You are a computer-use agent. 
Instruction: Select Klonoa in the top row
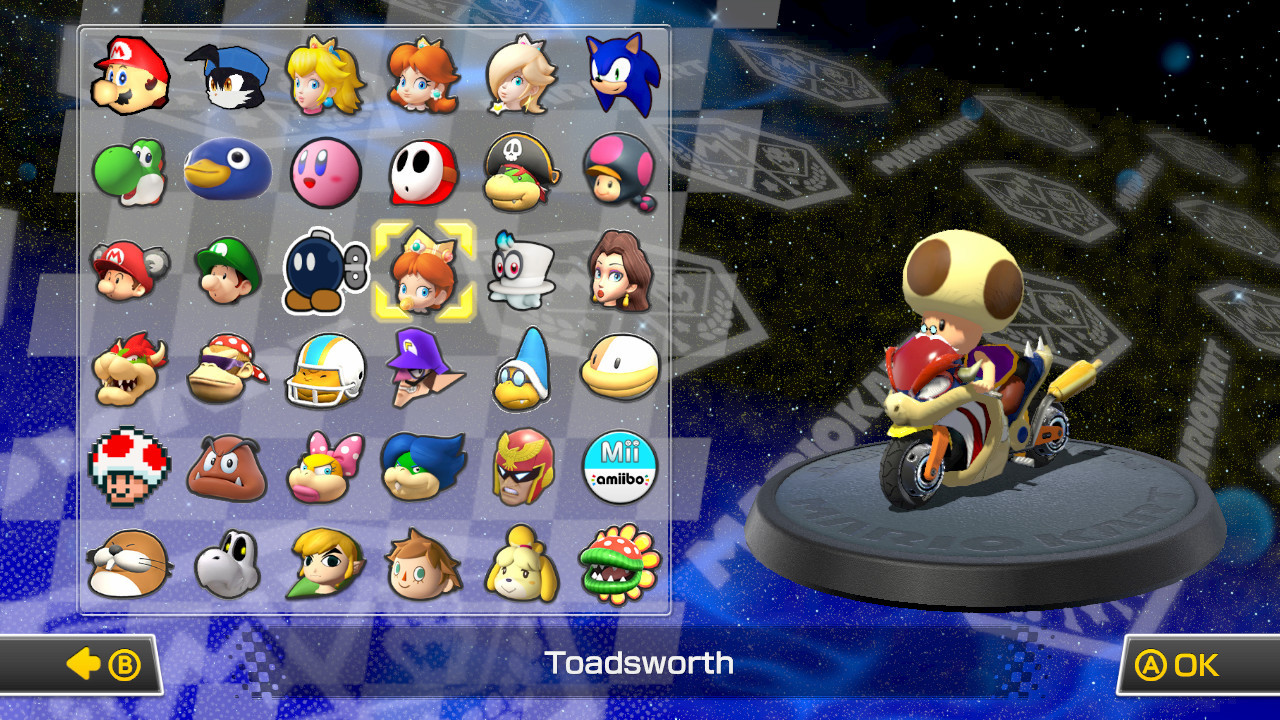[x=227, y=75]
